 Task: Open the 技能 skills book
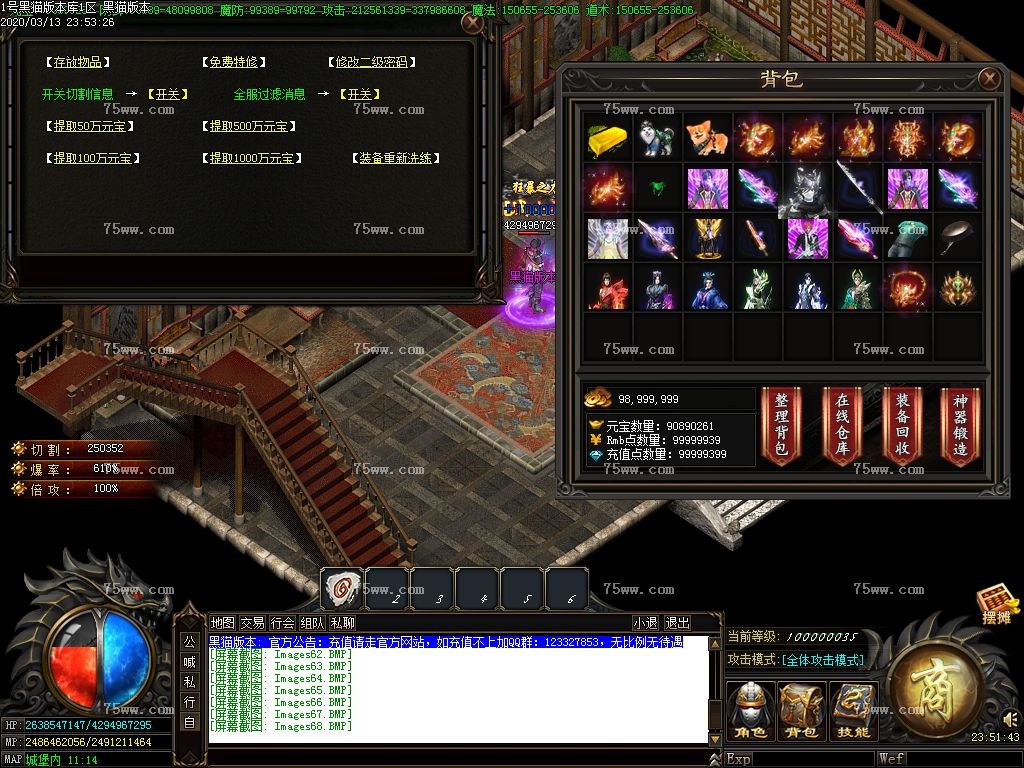coord(853,711)
